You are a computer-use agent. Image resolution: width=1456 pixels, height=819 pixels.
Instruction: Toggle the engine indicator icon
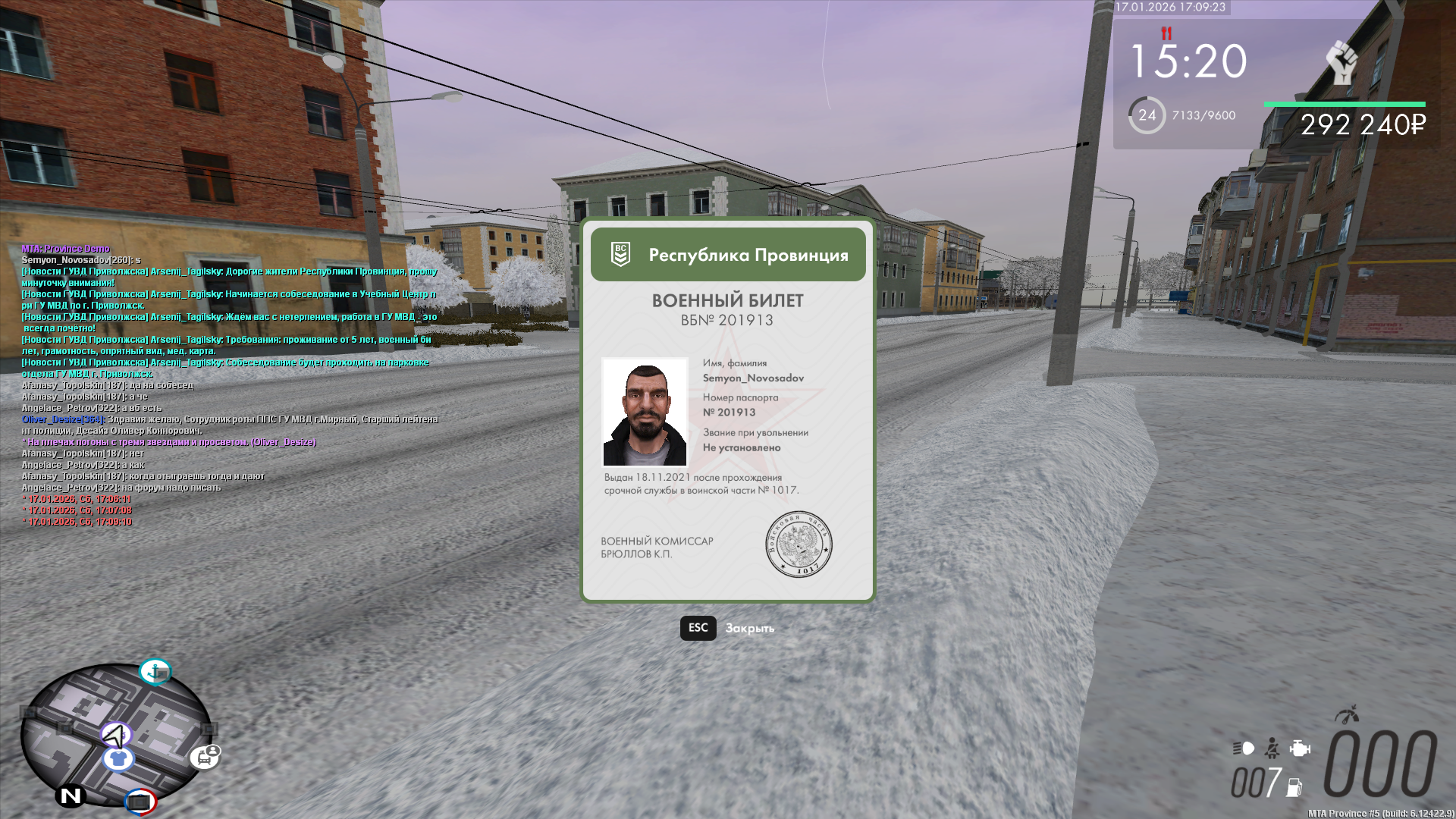pos(1300,748)
